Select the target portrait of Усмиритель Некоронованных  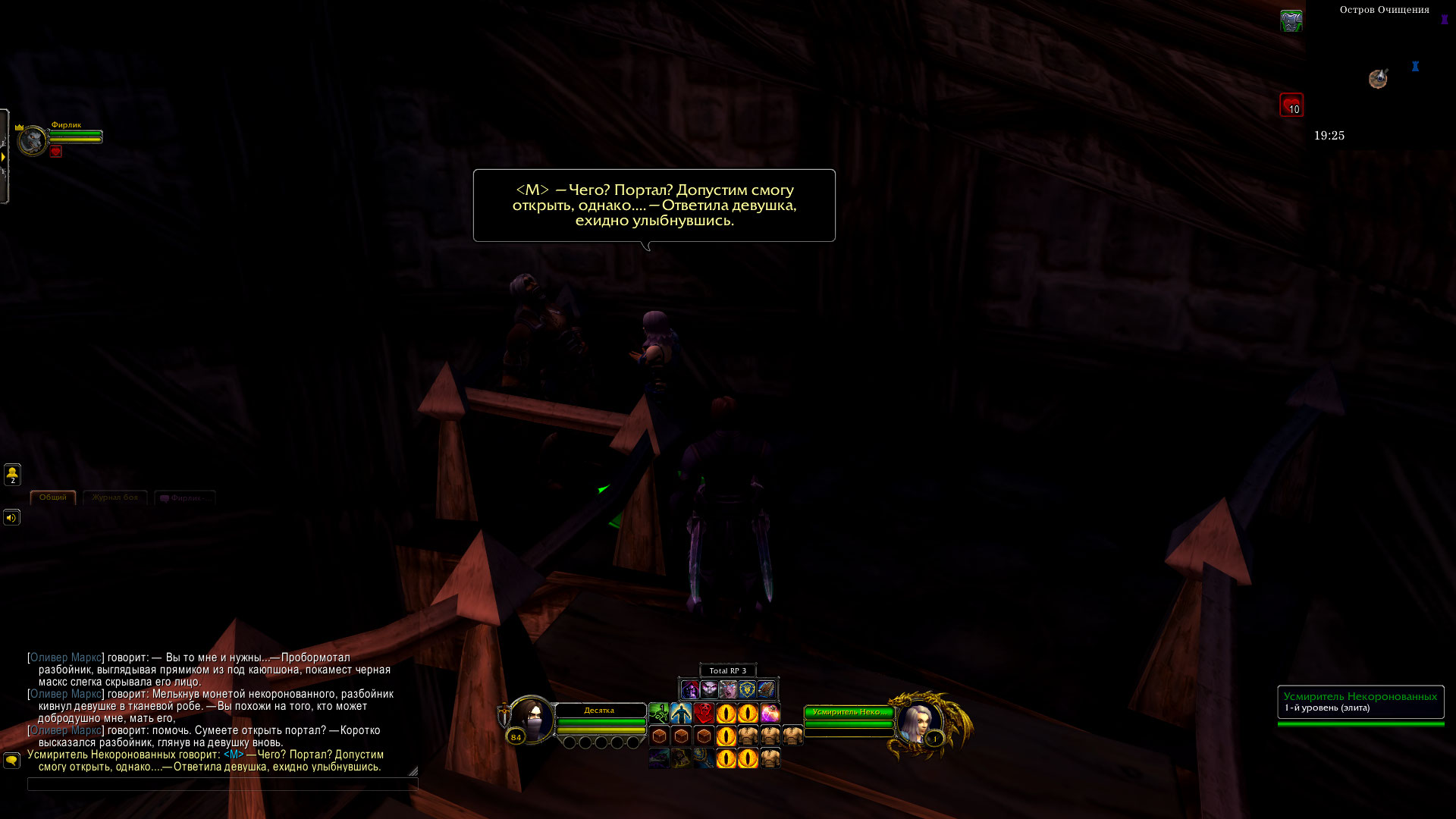919,723
